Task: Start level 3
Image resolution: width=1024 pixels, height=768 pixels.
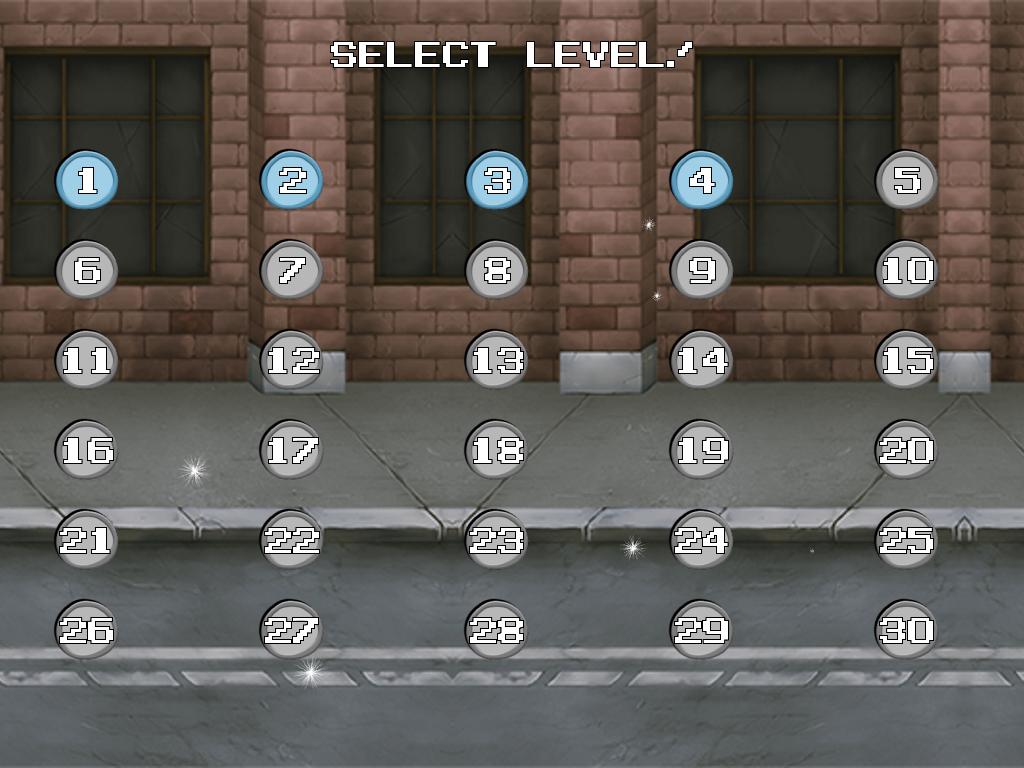Action: pyautogui.click(x=497, y=180)
